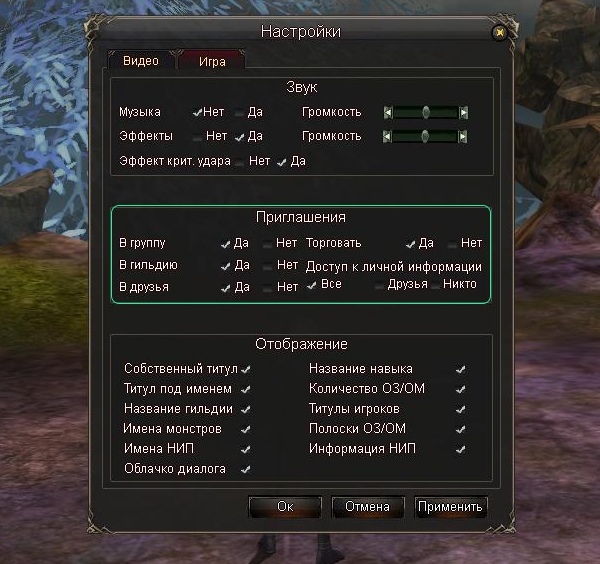Viewport: 600px width, 564px height.
Task: Open the Игра settings tab
Action: (x=211, y=61)
